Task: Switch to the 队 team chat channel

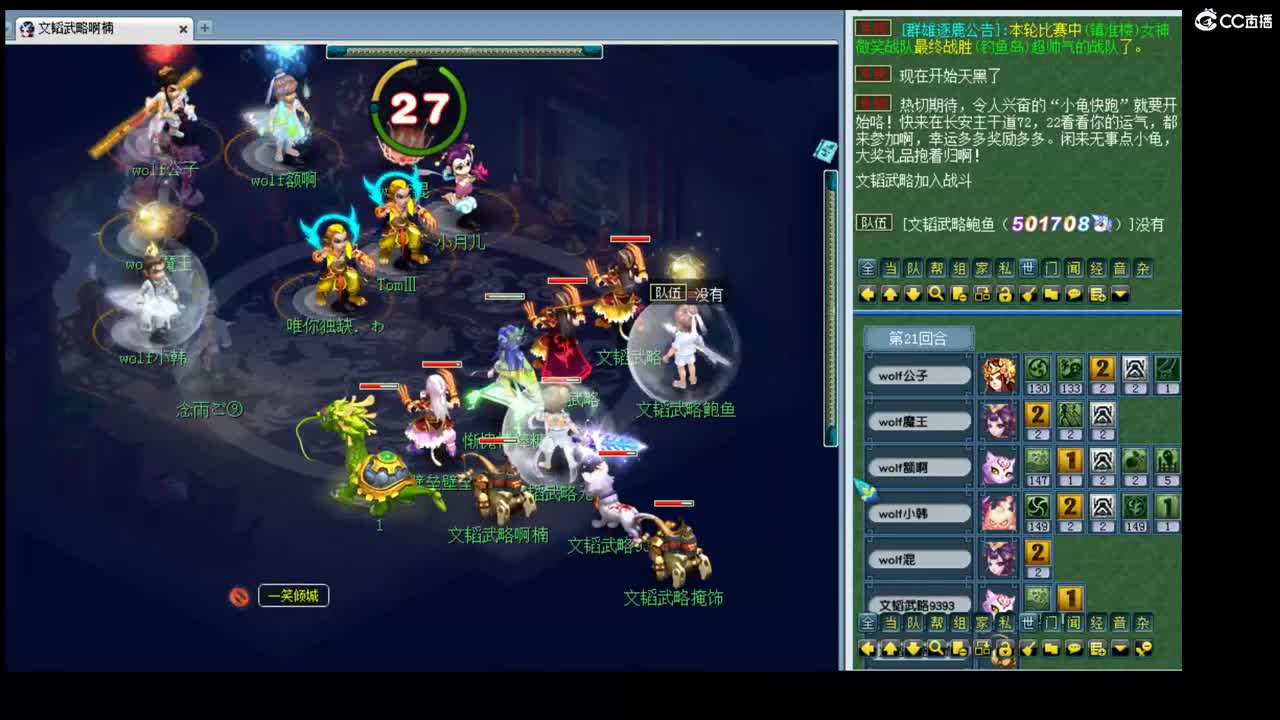Action: [912, 268]
